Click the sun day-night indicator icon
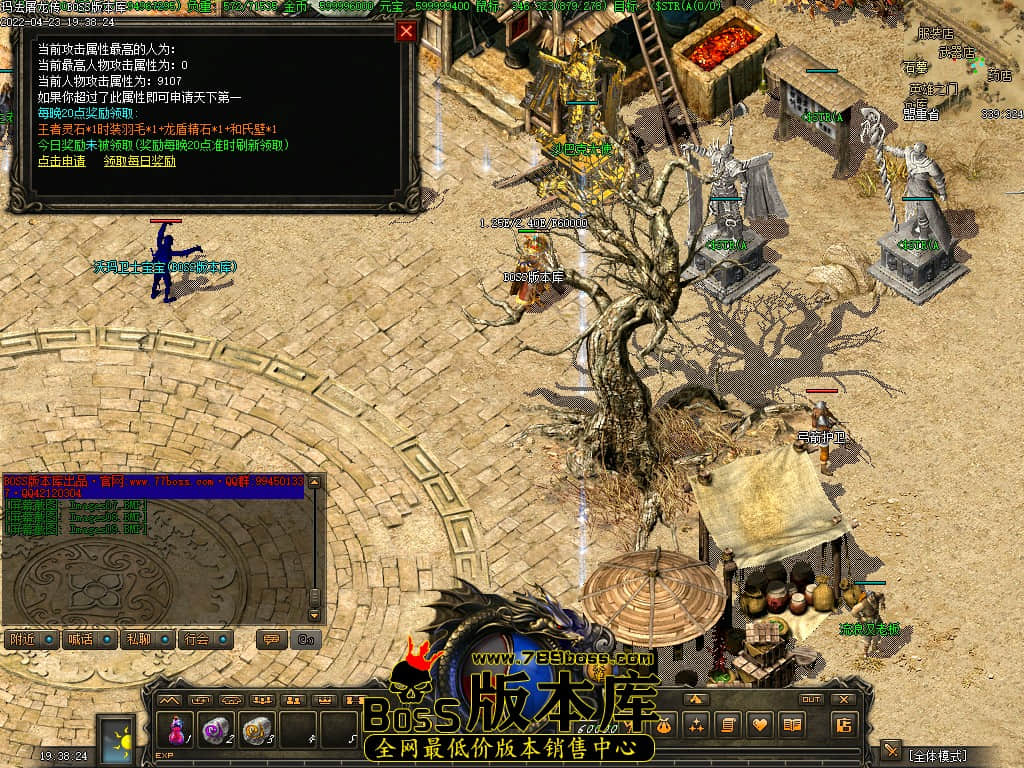The height and width of the screenshot is (768, 1024). pos(115,740)
